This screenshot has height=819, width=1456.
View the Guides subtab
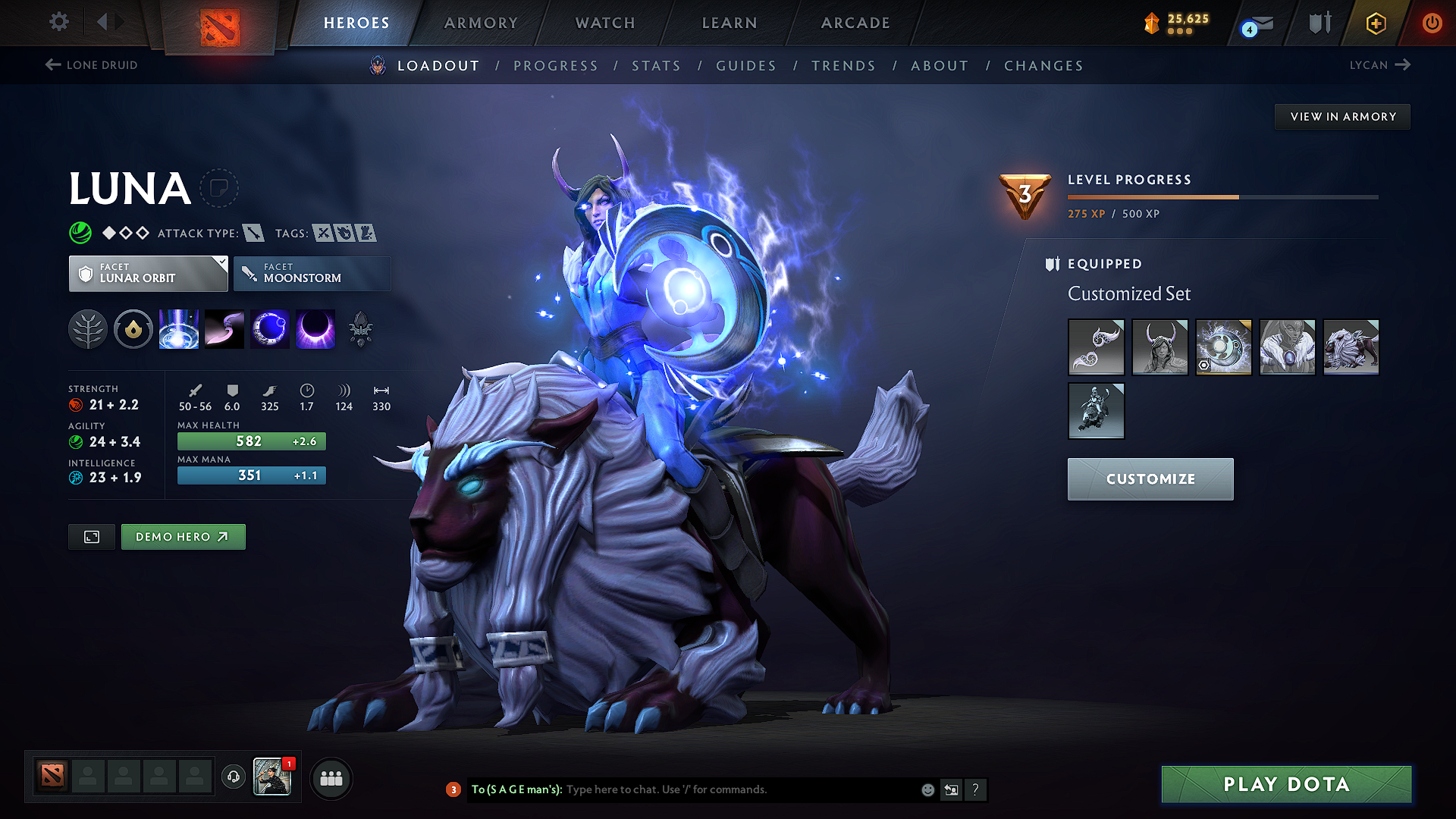[746, 66]
